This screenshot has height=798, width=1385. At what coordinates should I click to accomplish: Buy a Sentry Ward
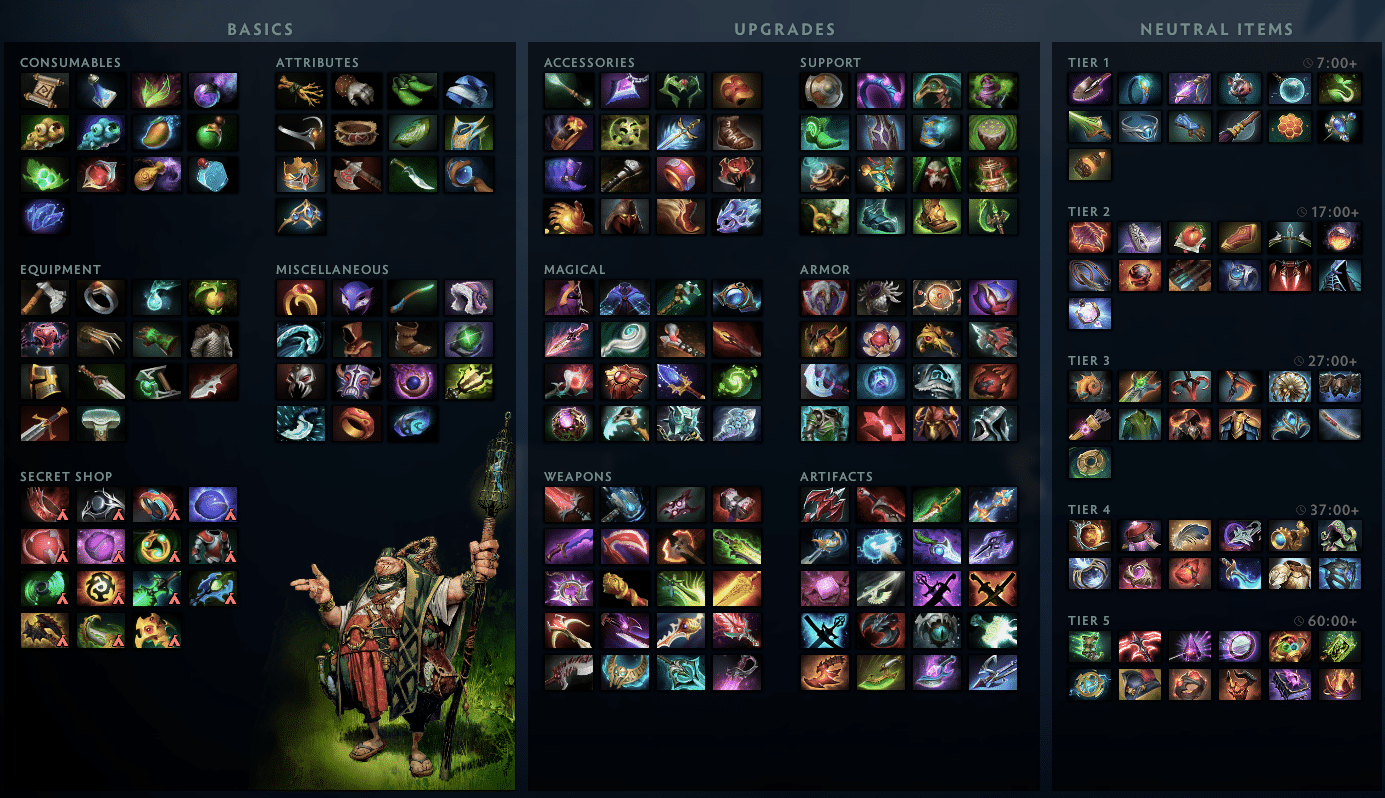click(101, 132)
